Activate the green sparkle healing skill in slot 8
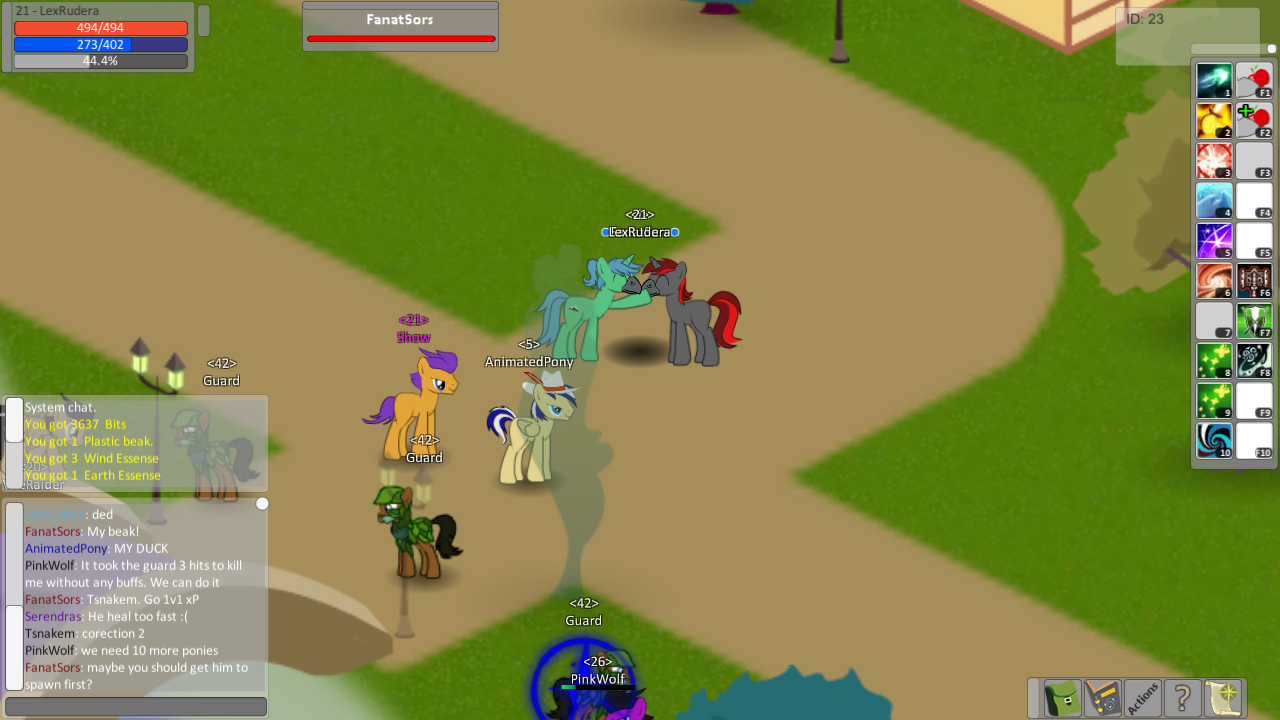The height and width of the screenshot is (720, 1280). click(x=1214, y=361)
